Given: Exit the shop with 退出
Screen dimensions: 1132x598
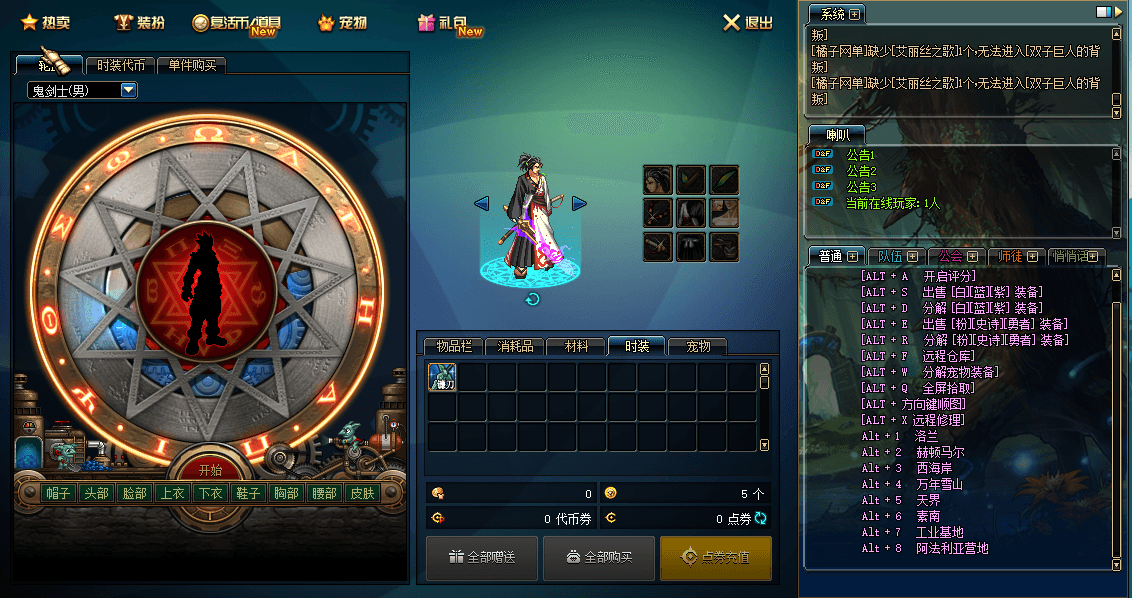Looking at the screenshot, I should click(x=747, y=22).
